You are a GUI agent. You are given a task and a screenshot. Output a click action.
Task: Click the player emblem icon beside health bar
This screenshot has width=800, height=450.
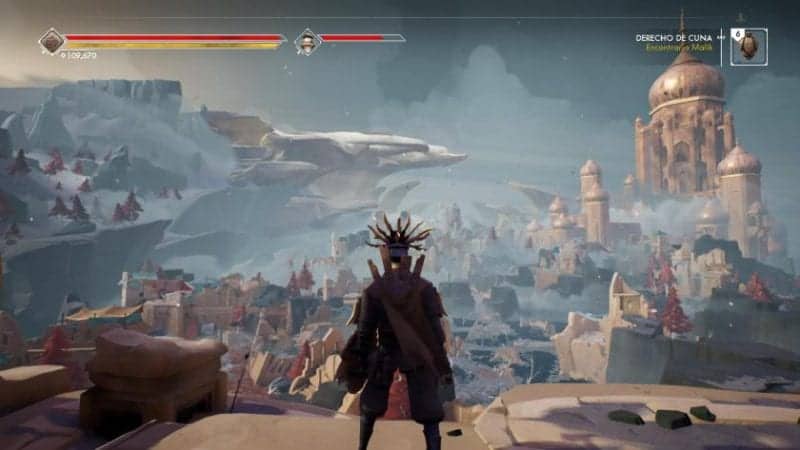tap(52, 41)
